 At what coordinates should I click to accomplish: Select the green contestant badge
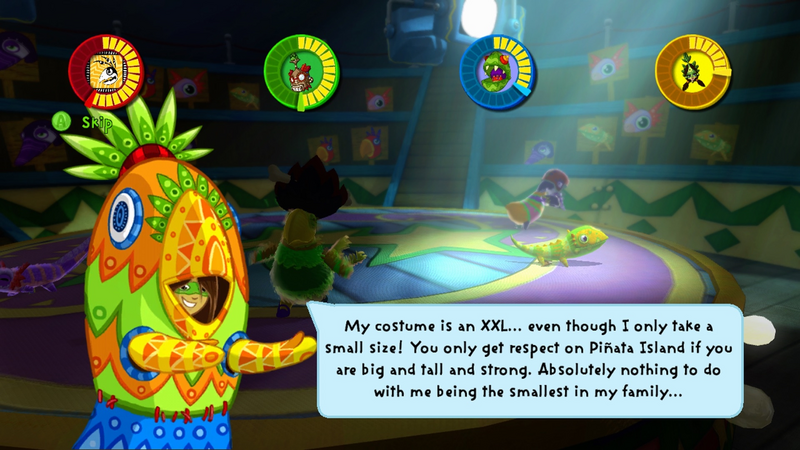pyautogui.click(x=301, y=71)
